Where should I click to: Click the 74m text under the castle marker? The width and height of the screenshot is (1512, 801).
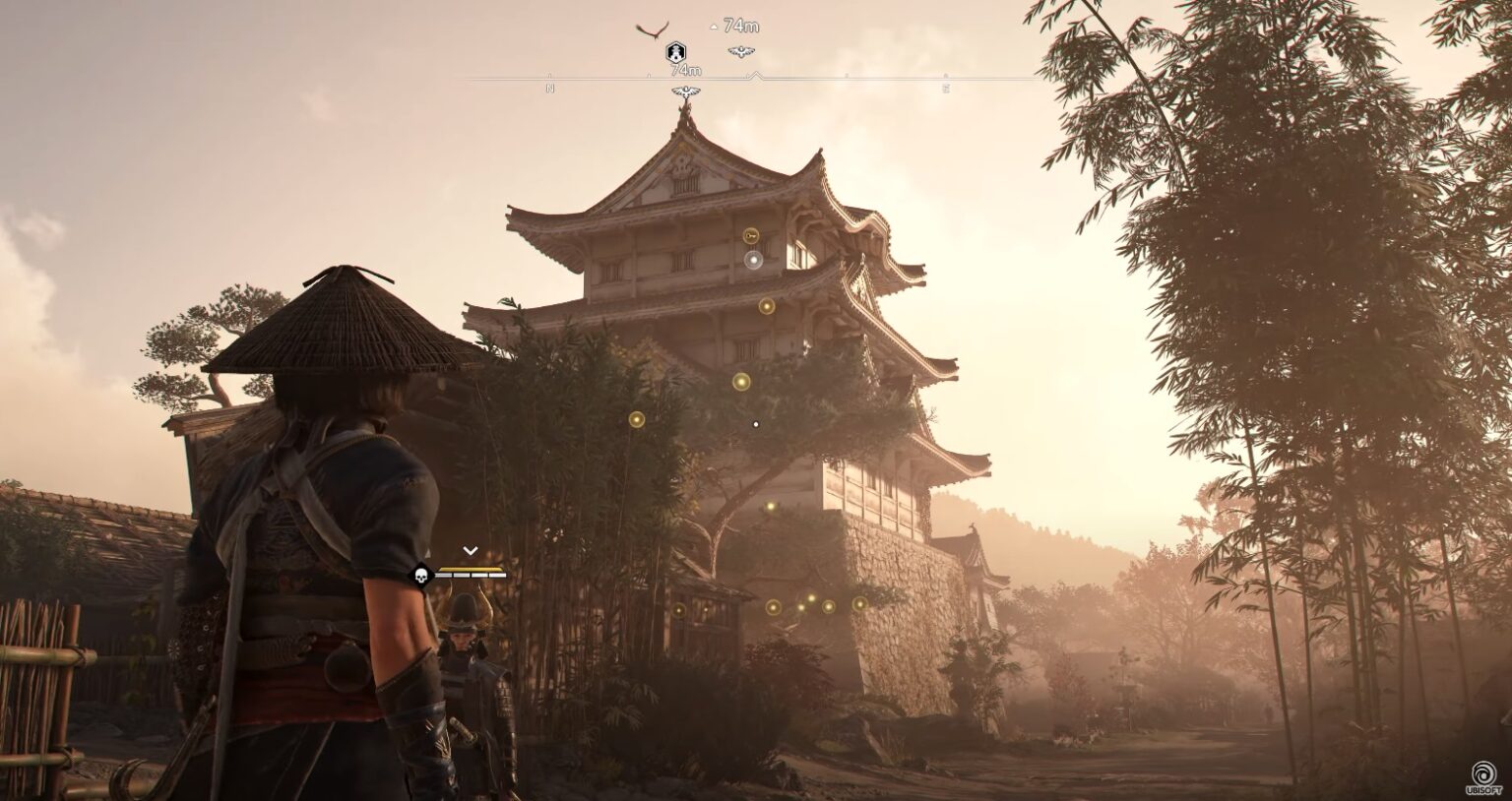click(686, 69)
